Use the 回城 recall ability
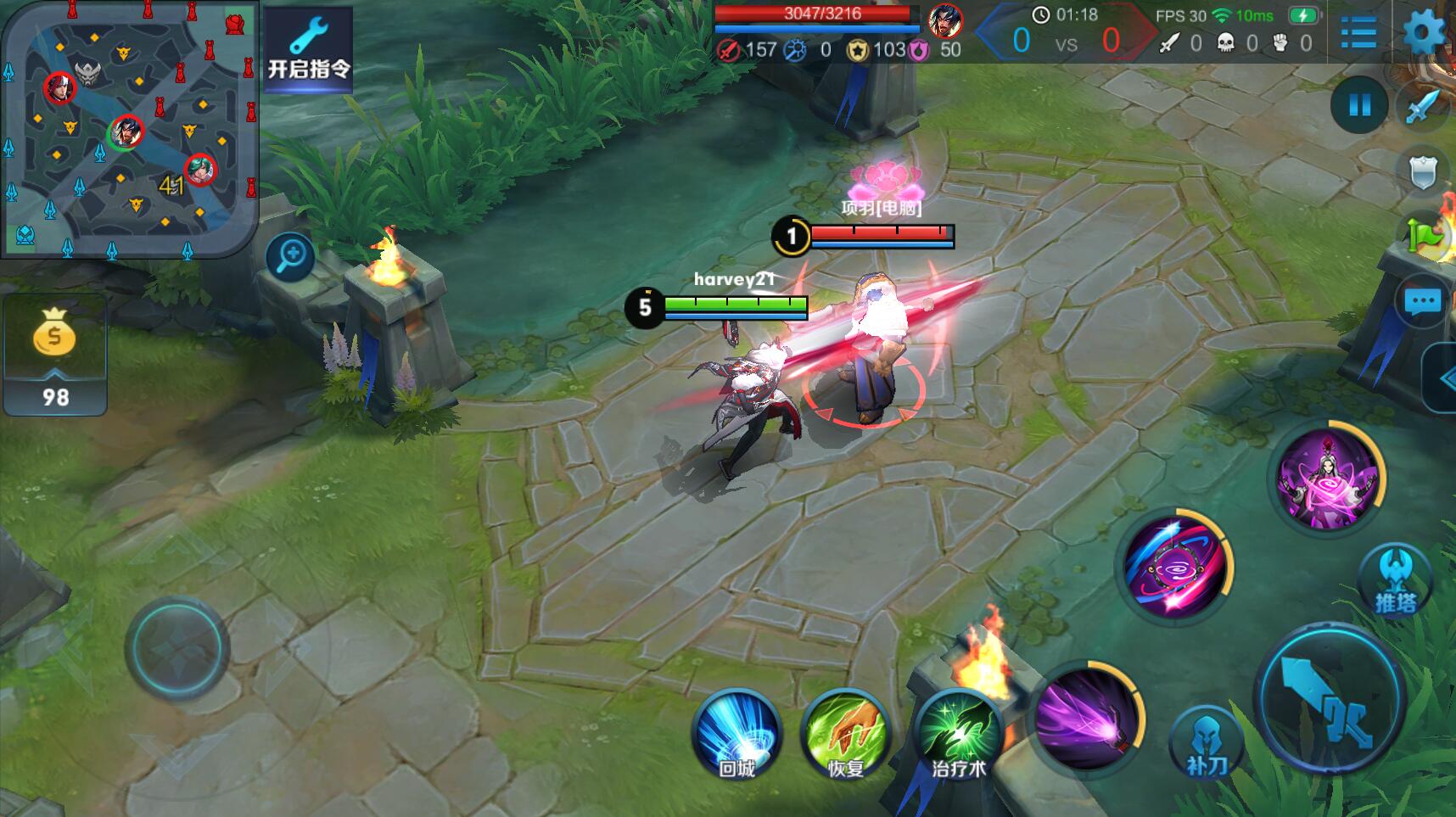This screenshot has height=817, width=1456. click(736, 733)
